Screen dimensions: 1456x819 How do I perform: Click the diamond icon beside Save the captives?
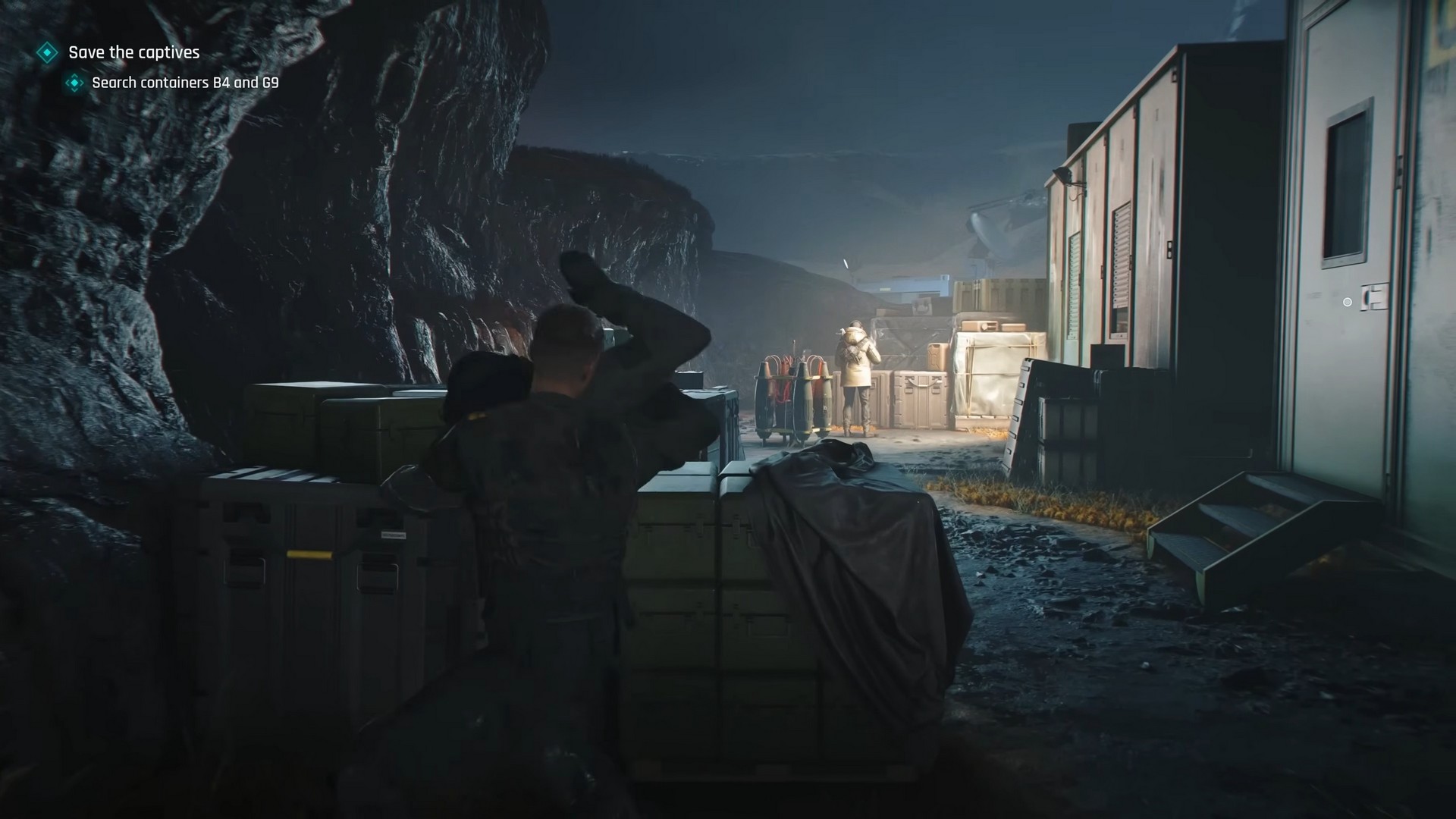(x=47, y=53)
